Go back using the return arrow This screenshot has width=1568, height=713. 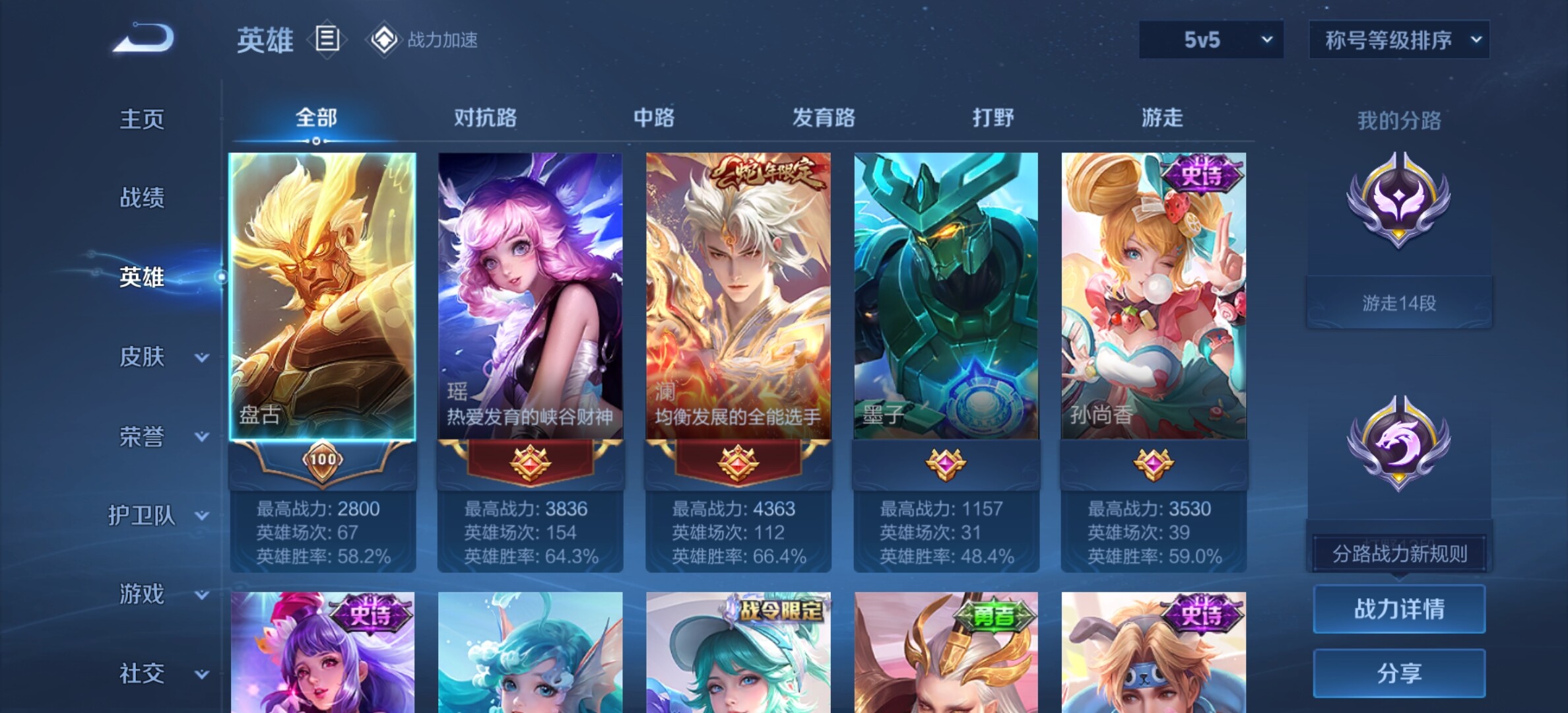tap(144, 38)
